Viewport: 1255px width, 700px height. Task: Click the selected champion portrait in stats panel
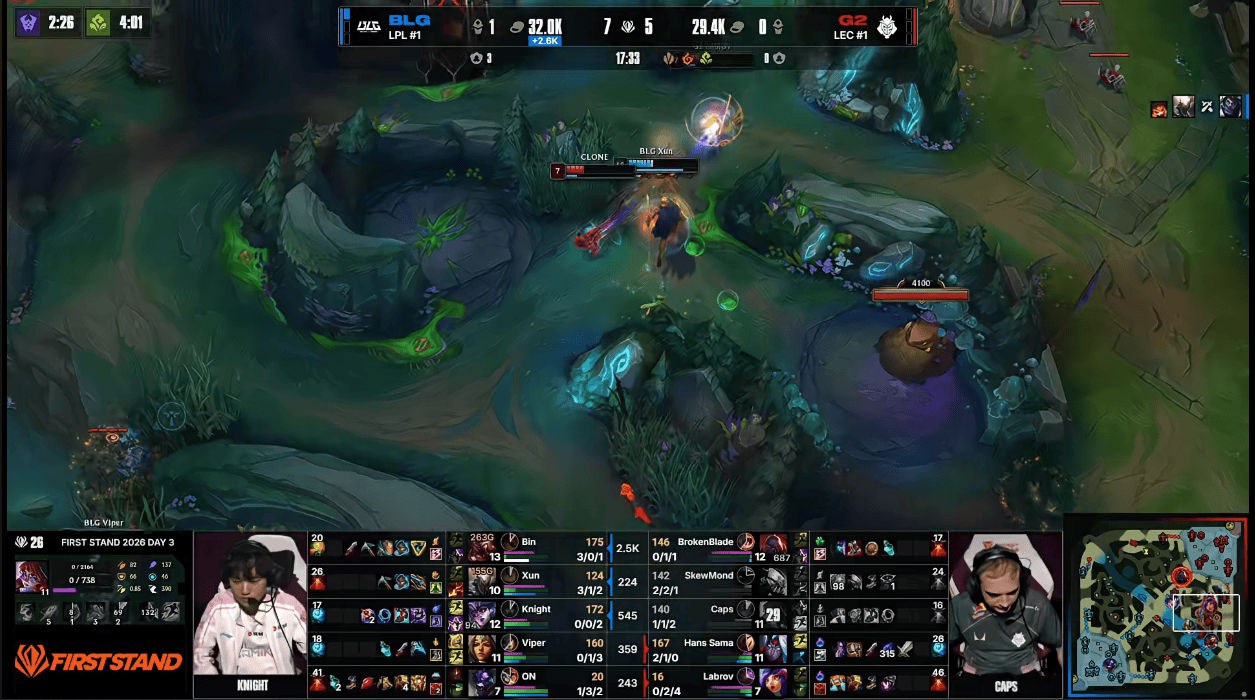(x=30, y=577)
